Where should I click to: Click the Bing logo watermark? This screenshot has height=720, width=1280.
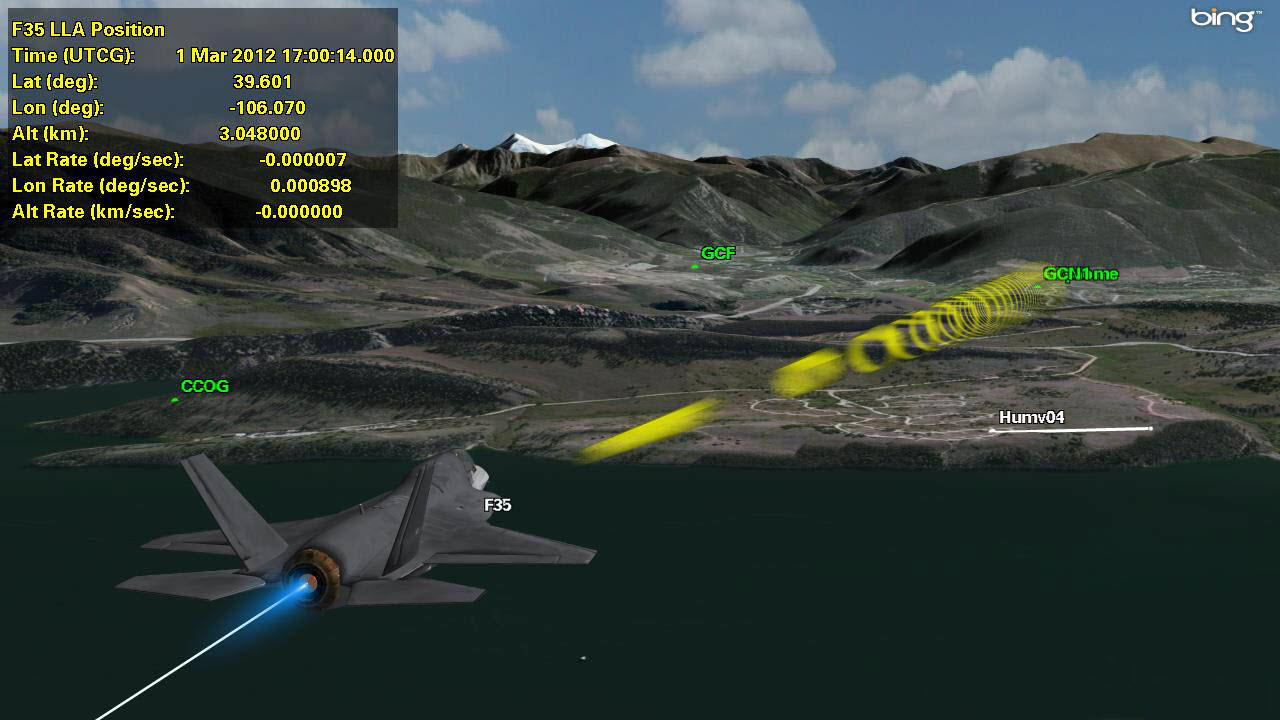pyautogui.click(x=1224, y=19)
